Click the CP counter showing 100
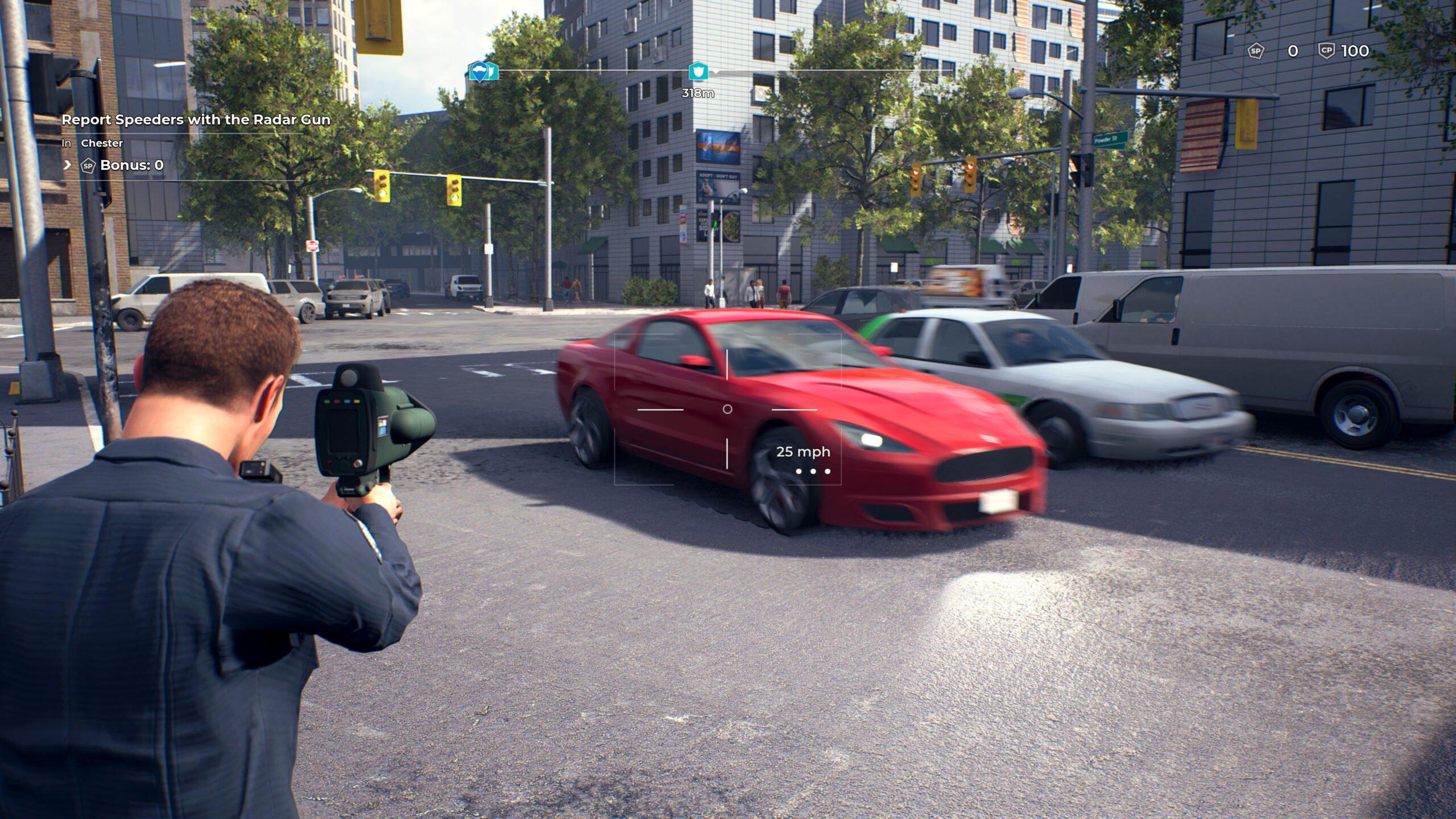Screen dimensions: 1456x819 coord(1358,51)
